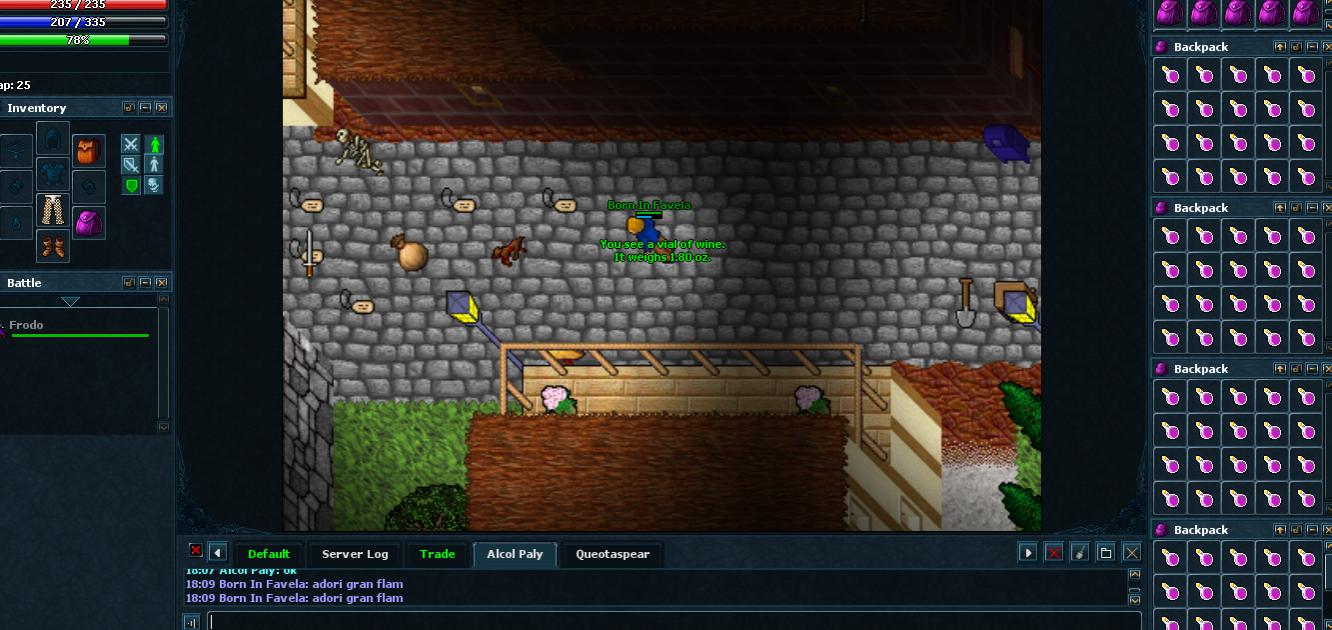Viewport: 1332px width, 630px height.
Task: Click the brown boots equipment slot
Action: pyautogui.click(x=53, y=245)
